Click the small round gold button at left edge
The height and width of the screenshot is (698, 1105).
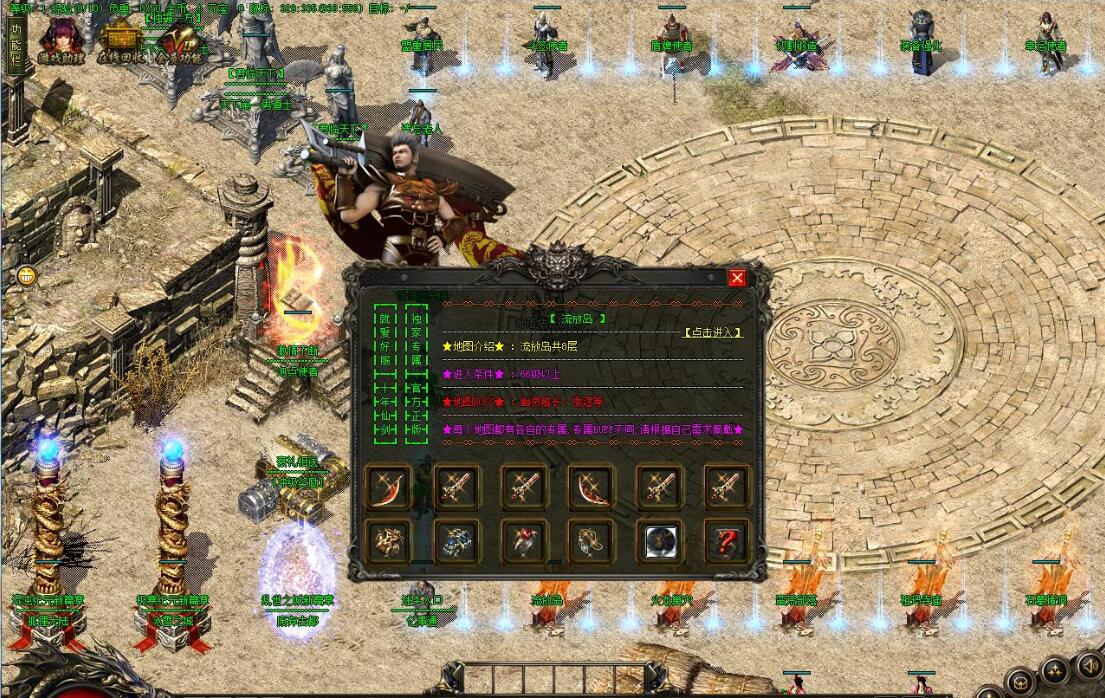[26, 276]
